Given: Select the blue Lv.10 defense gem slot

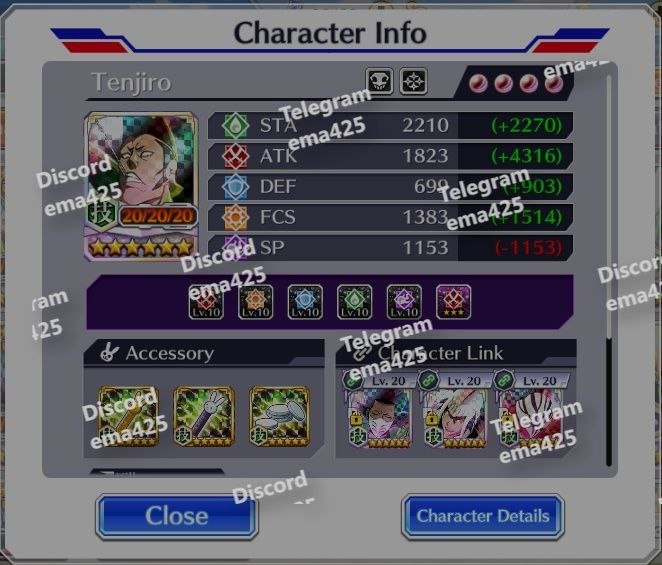Looking at the screenshot, I should point(305,302).
